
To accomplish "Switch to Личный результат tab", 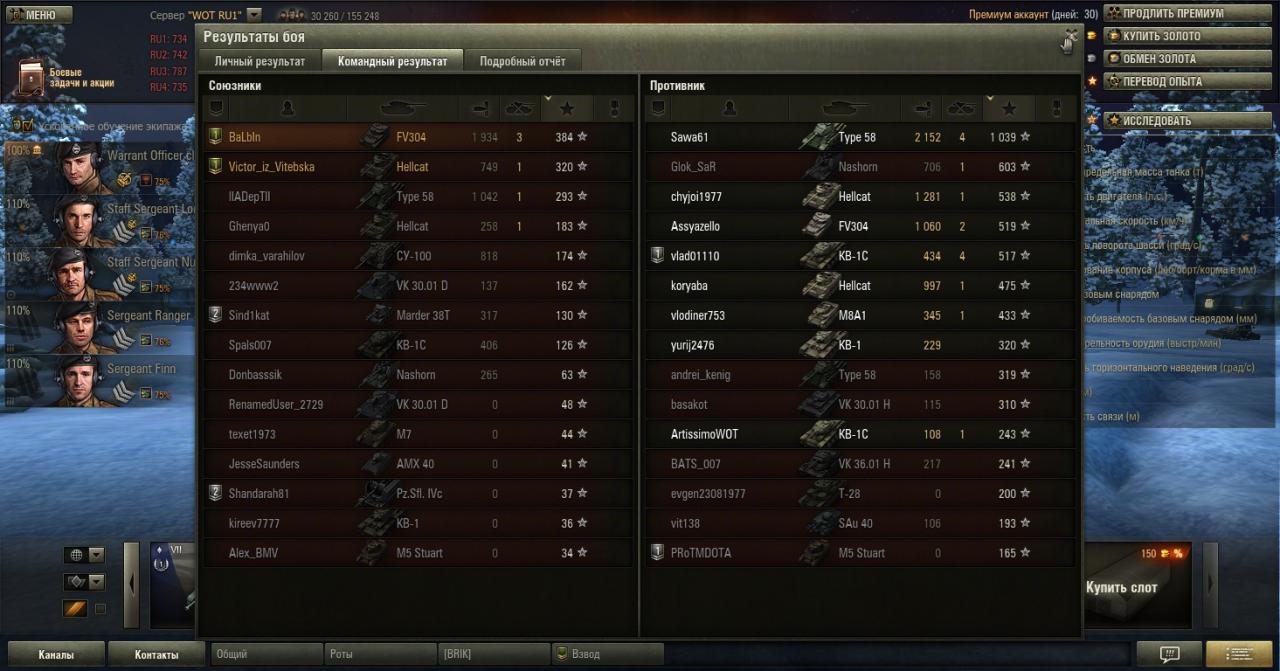I will [260, 61].
